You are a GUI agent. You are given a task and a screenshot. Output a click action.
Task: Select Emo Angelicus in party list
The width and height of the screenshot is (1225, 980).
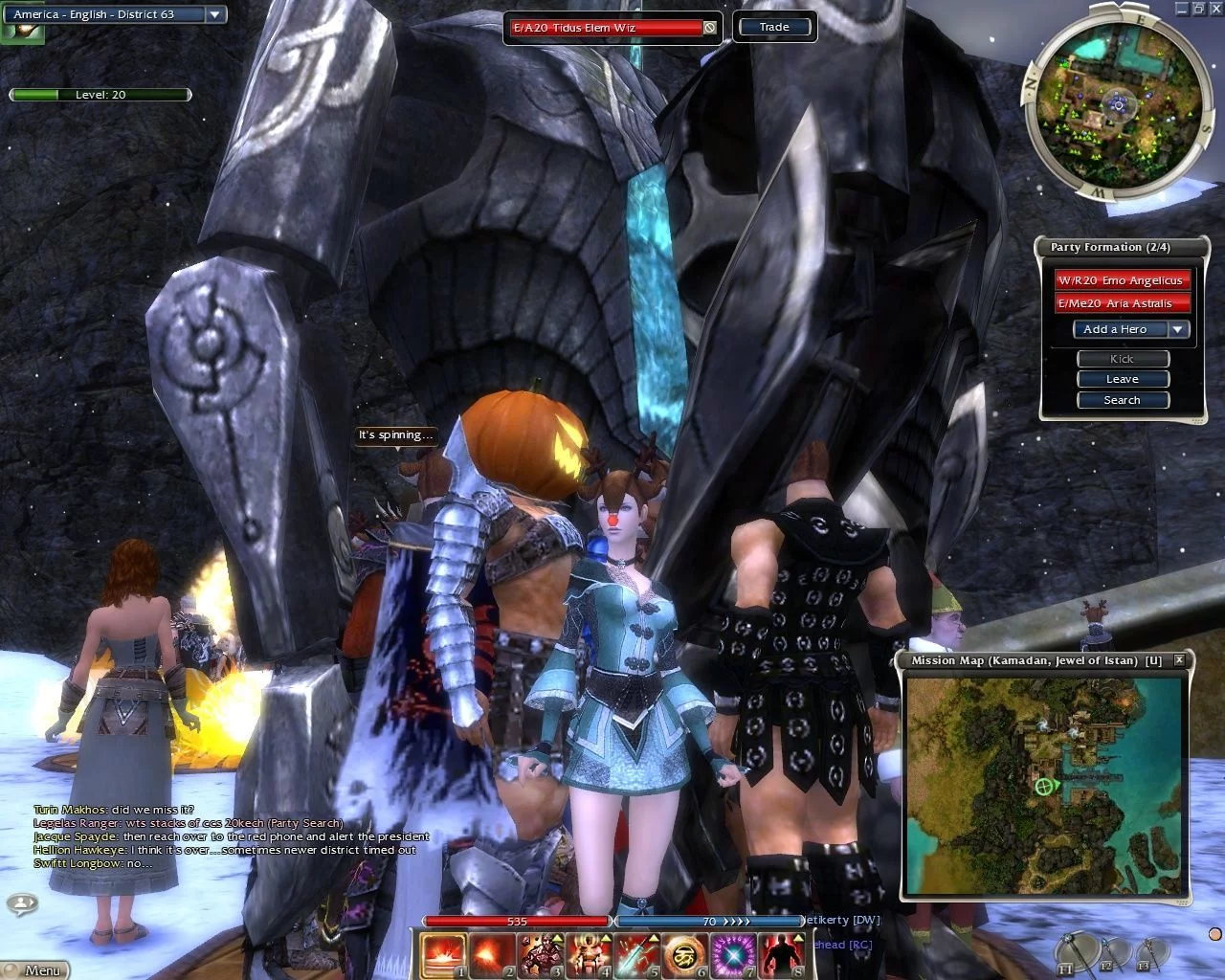(x=1122, y=280)
